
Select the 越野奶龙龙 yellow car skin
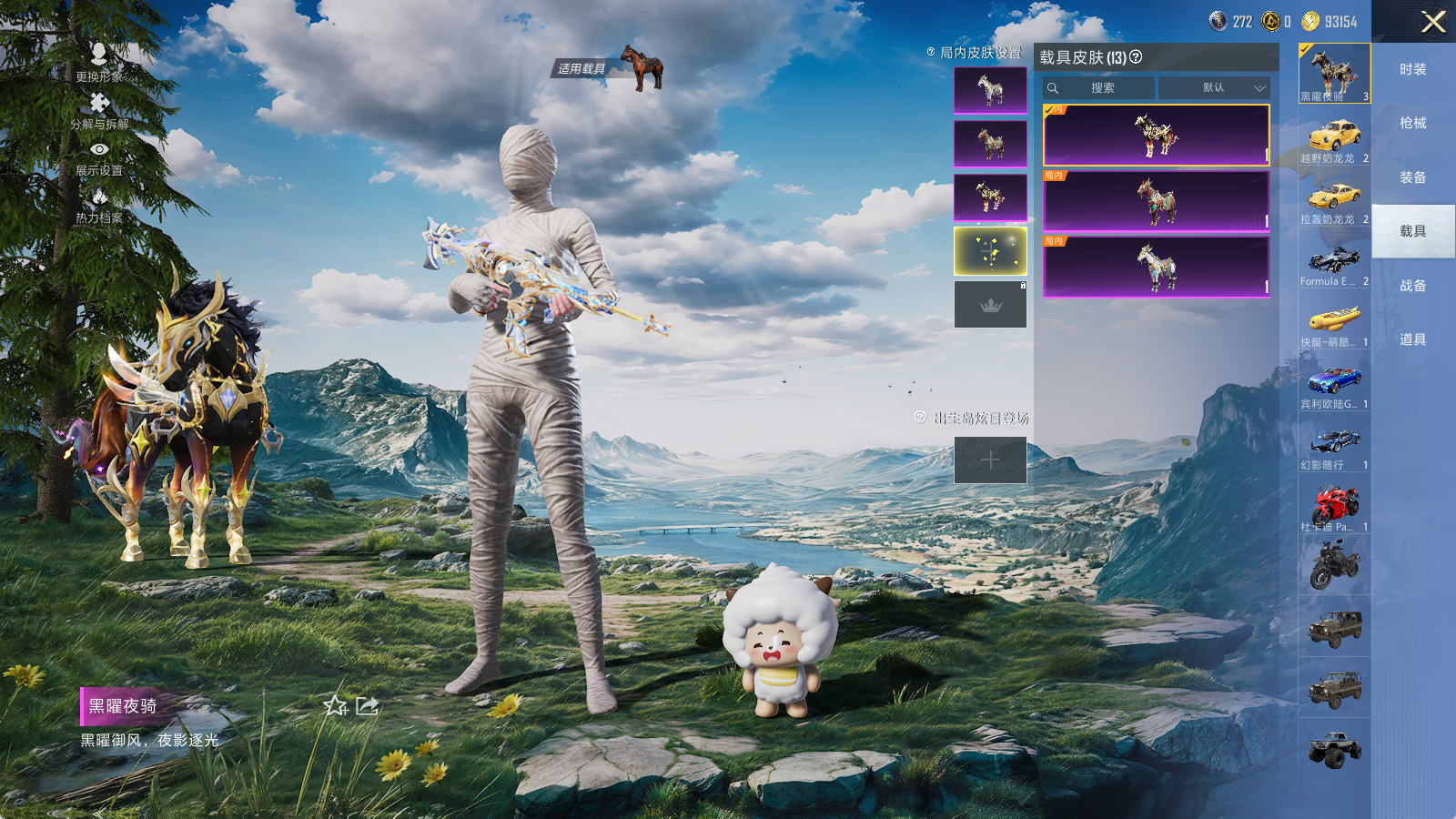1334,142
